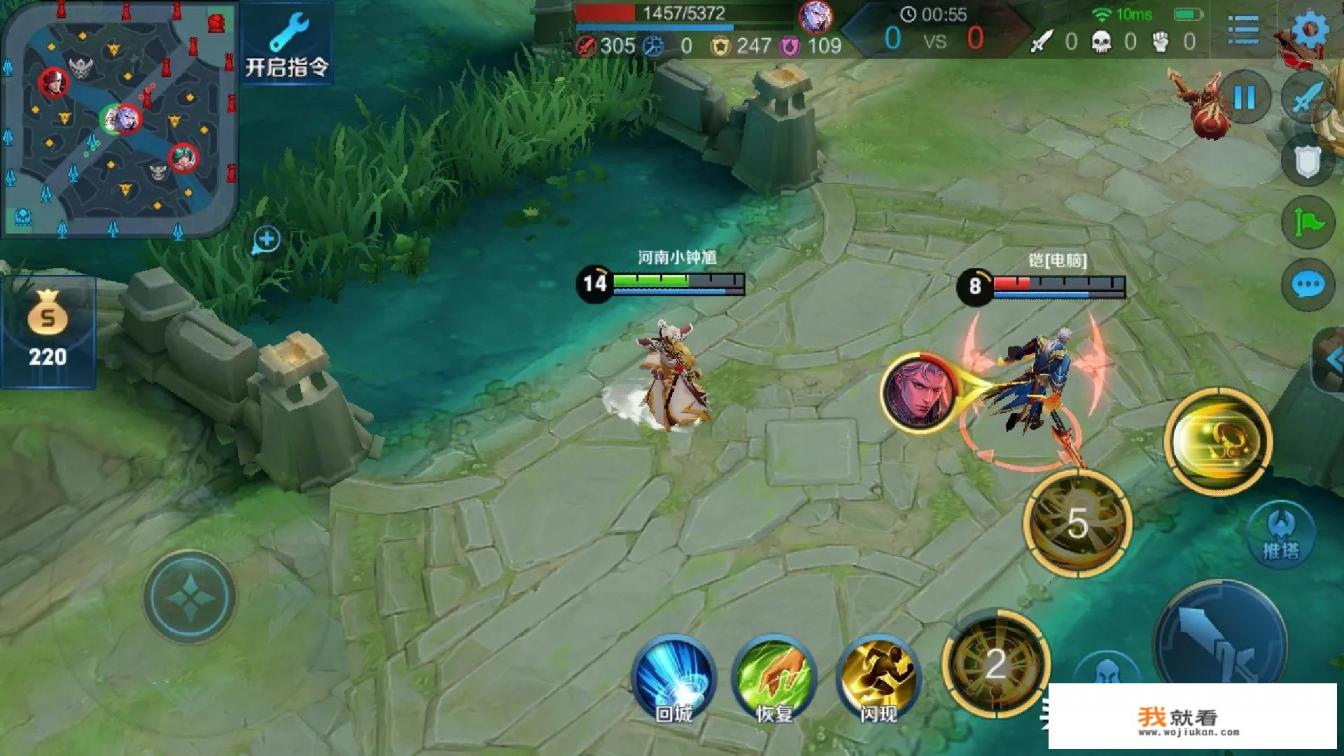Open the blue chat bubble

click(x=1308, y=285)
